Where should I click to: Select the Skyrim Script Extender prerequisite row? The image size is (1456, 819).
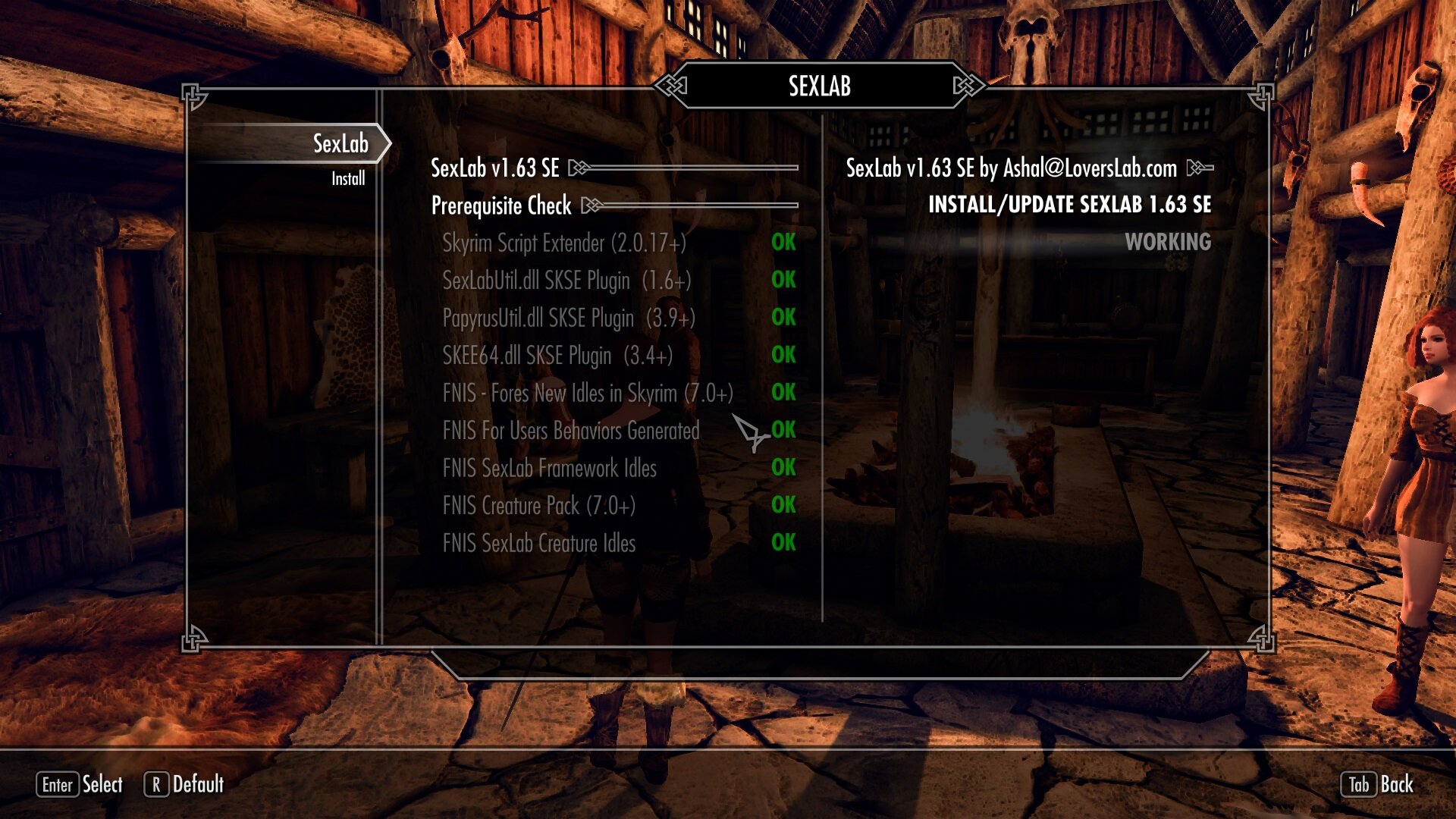[564, 243]
